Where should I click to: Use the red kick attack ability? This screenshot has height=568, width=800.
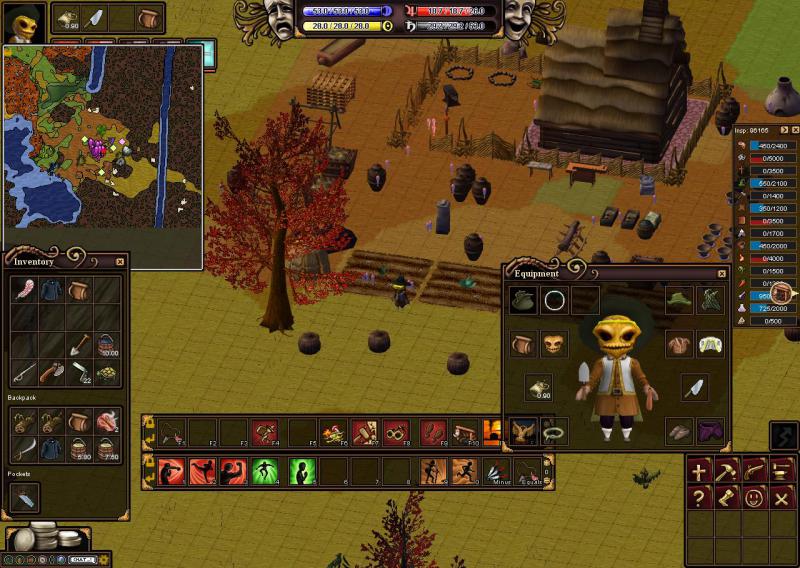pyautogui.click(x=203, y=470)
